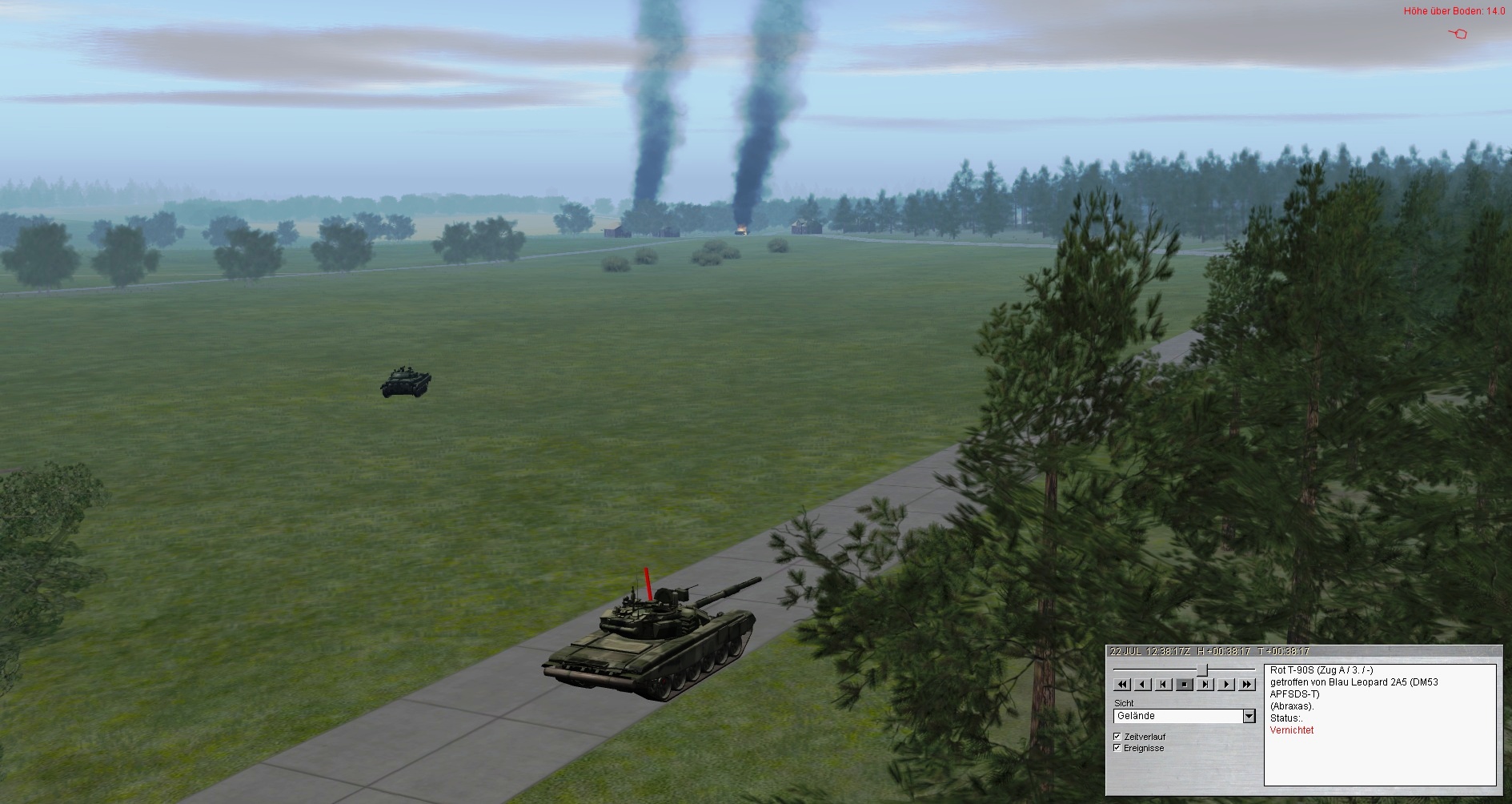Image resolution: width=1512 pixels, height=804 pixels.
Task: Click the replay timeline slider handle
Action: coord(1202,669)
